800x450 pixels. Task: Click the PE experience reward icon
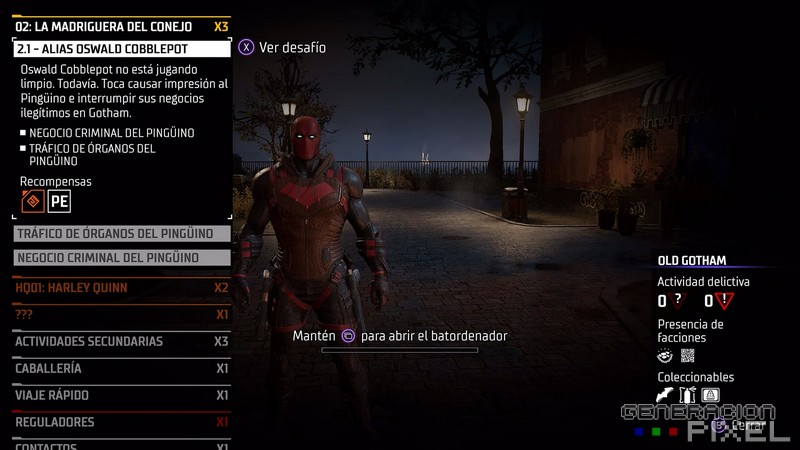click(60, 202)
